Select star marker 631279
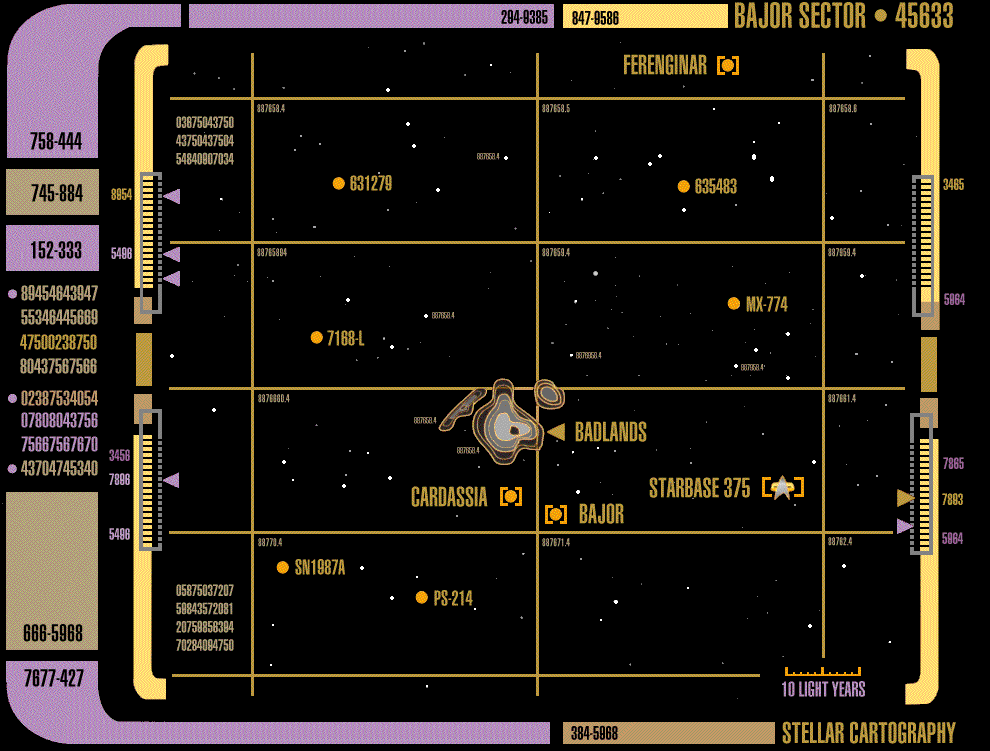The image size is (990, 751). 339,183
